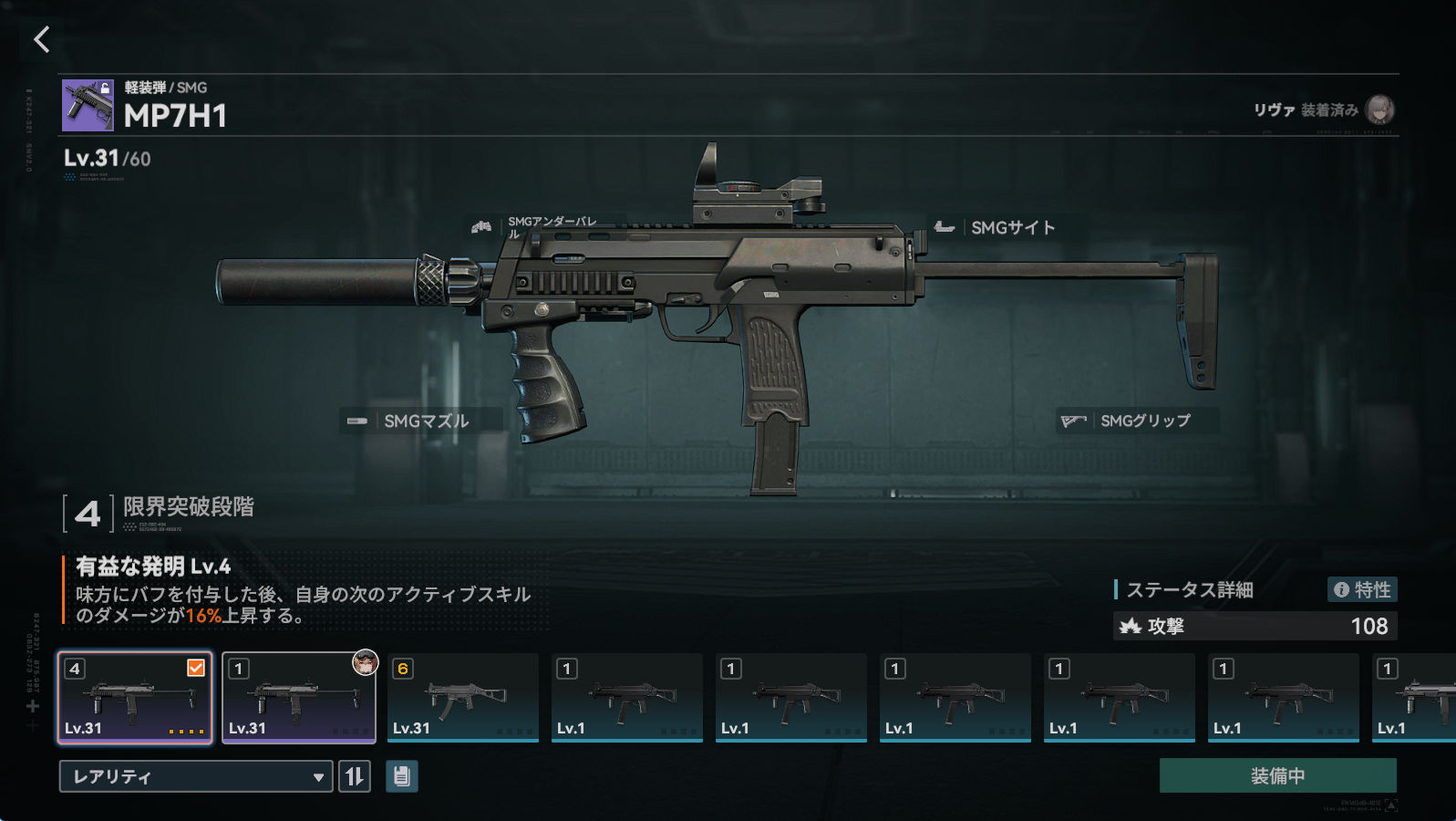
Task: Select the rank 6 Lv.31 weapon
Action: 463,698
